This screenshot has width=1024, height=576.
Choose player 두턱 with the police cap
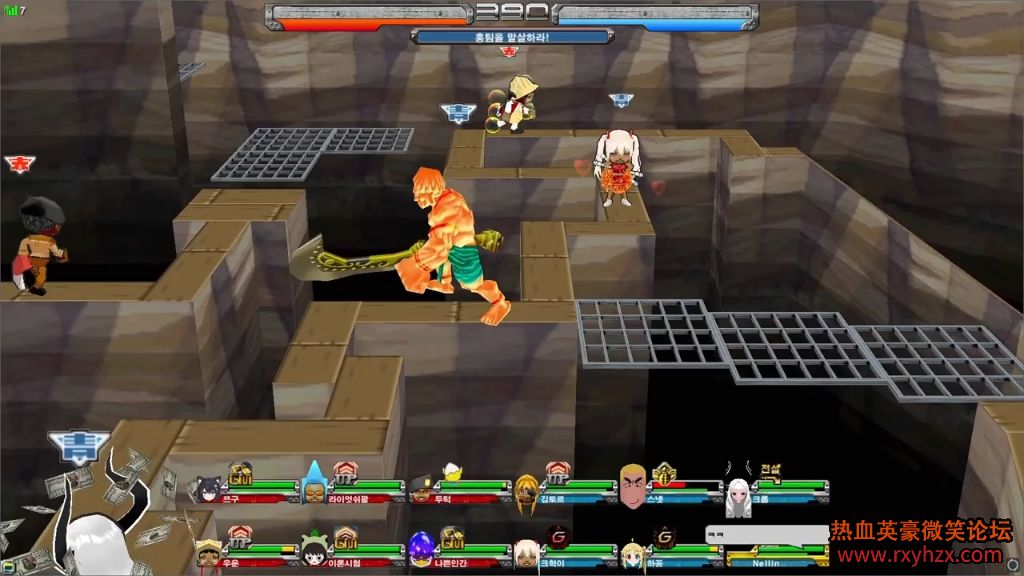click(x=423, y=489)
